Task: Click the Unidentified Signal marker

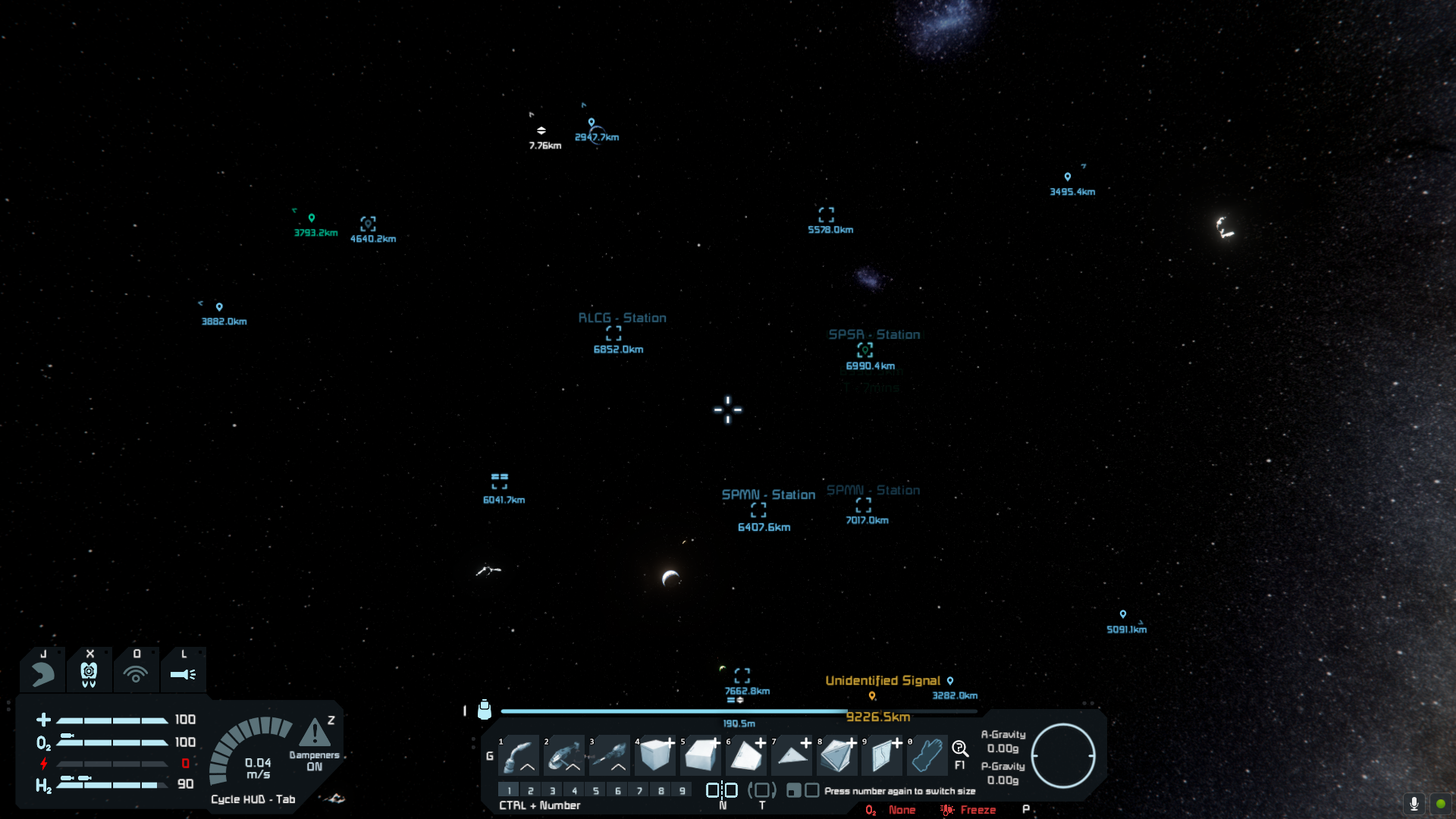Action: coord(883,681)
